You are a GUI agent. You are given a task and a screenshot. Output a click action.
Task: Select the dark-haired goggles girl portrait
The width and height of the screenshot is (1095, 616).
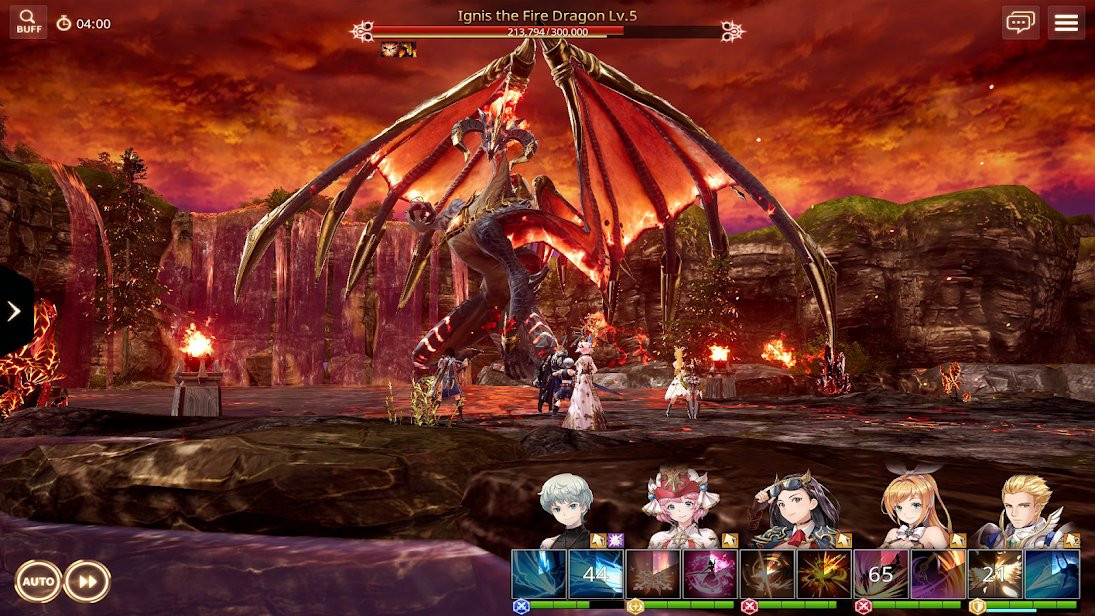pos(795,510)
